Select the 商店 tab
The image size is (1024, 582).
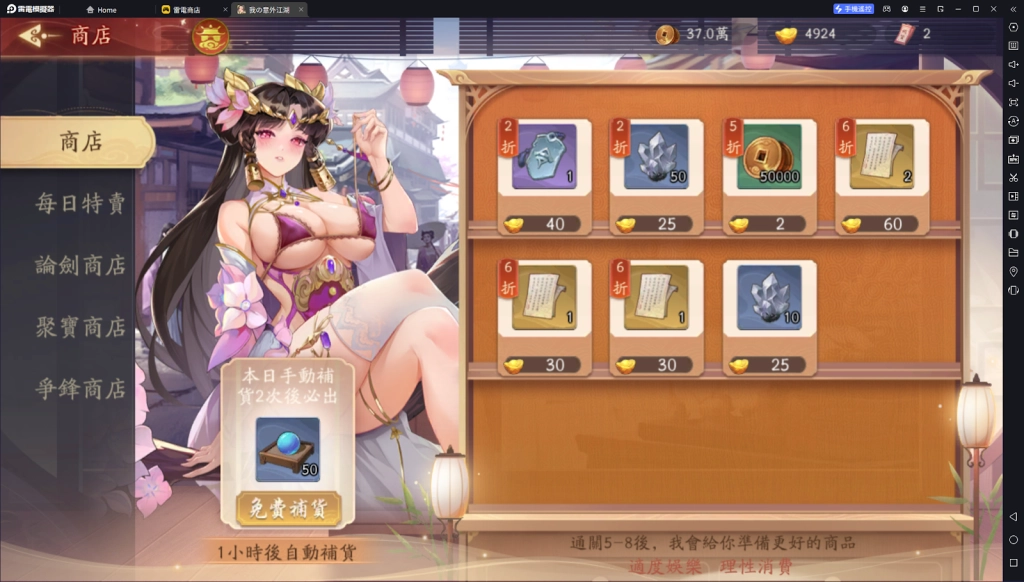pyautogui.click(x=80, y=142)
